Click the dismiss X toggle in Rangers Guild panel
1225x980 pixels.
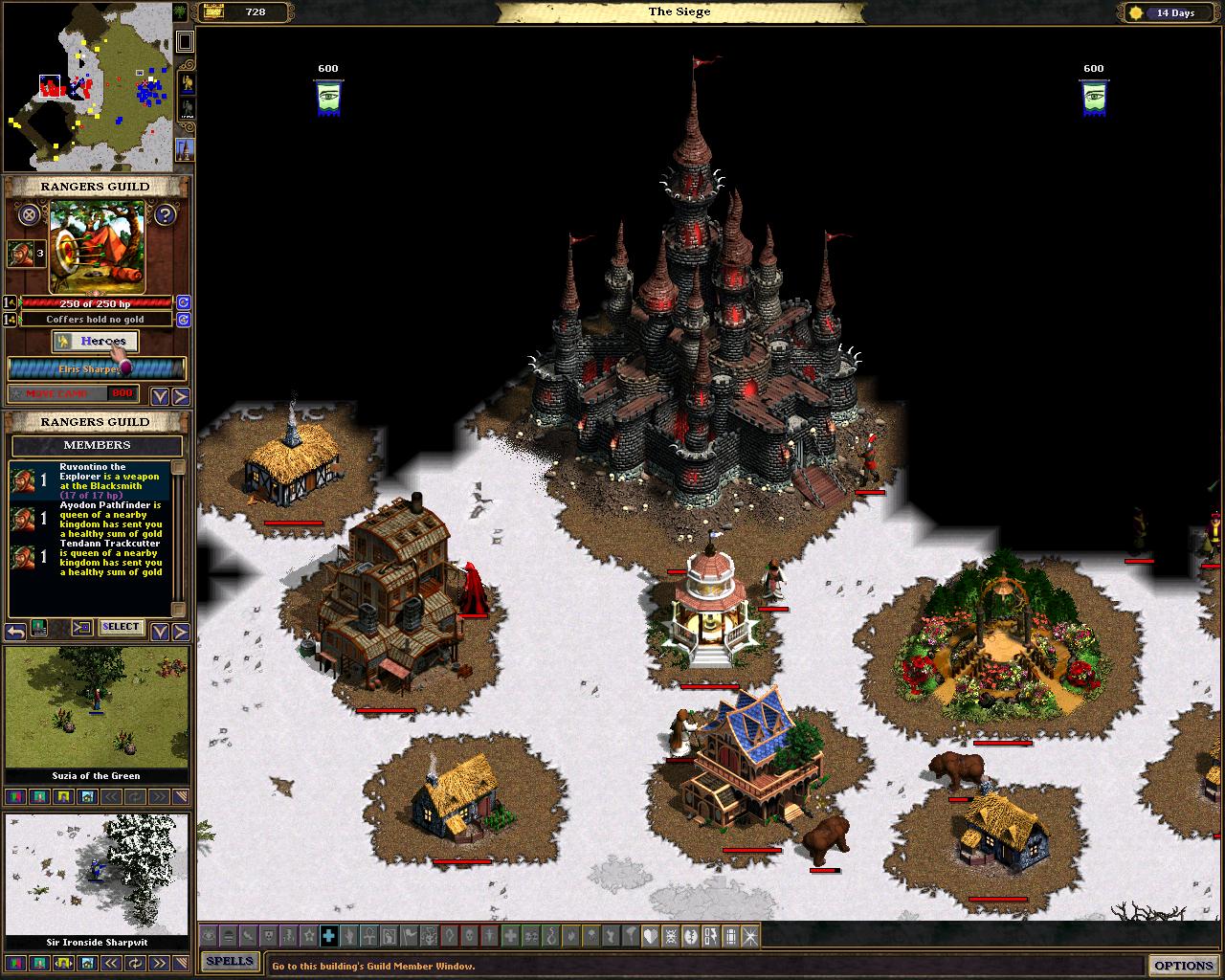click(x=28, y=215)
